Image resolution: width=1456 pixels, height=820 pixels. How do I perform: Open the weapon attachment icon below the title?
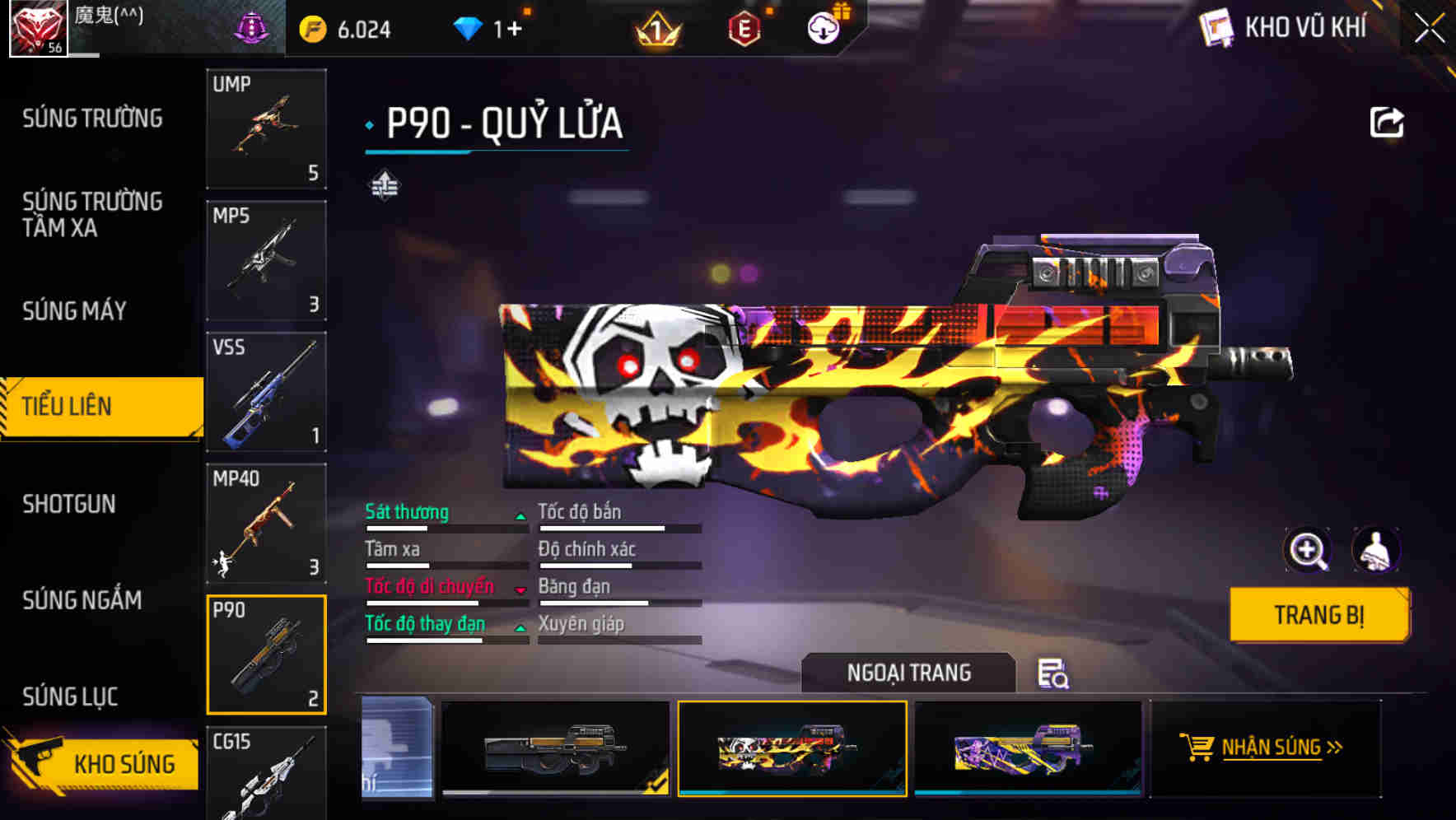coord(384,185)
